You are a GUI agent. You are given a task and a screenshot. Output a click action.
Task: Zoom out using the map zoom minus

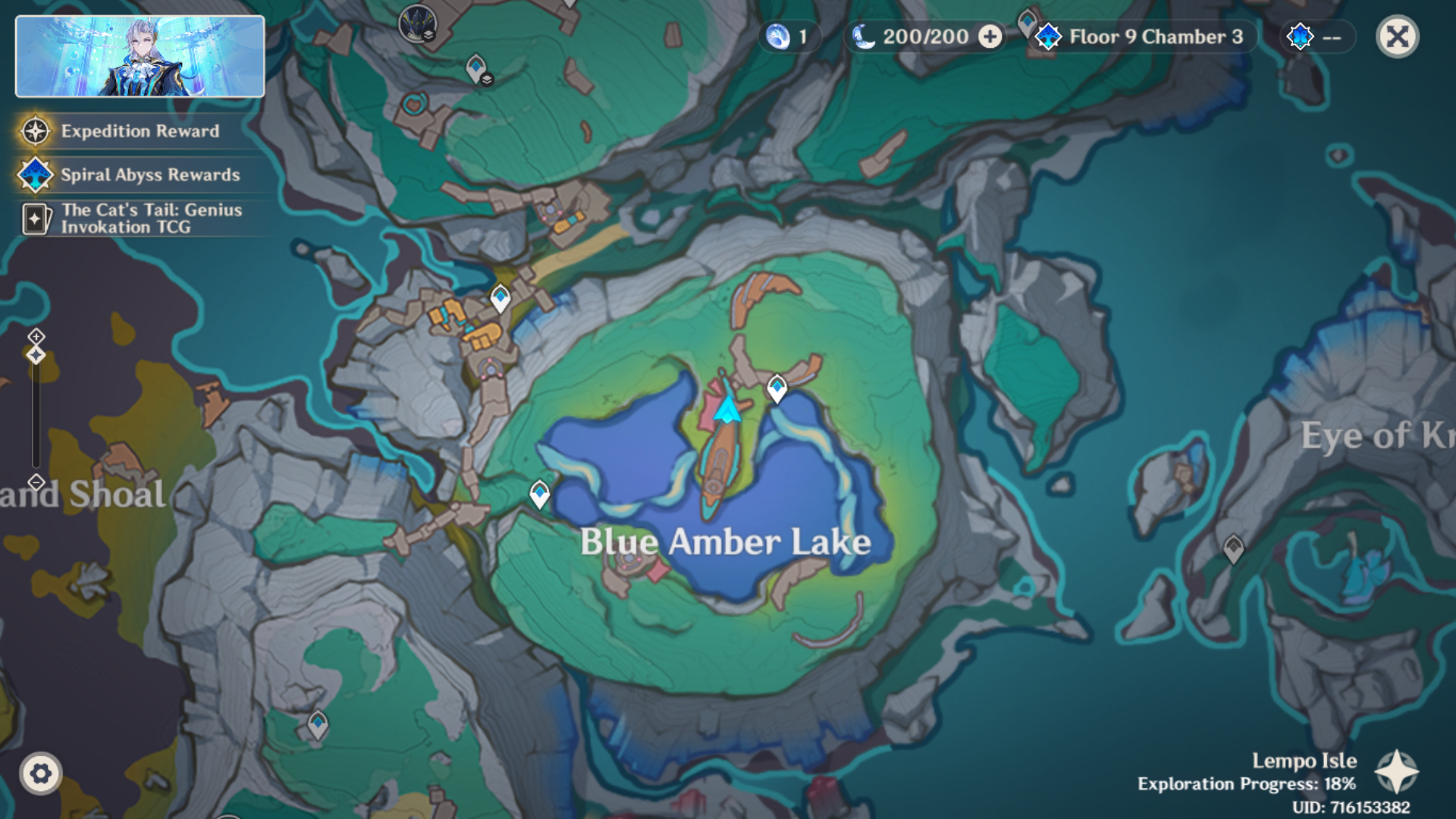(36, 482)
